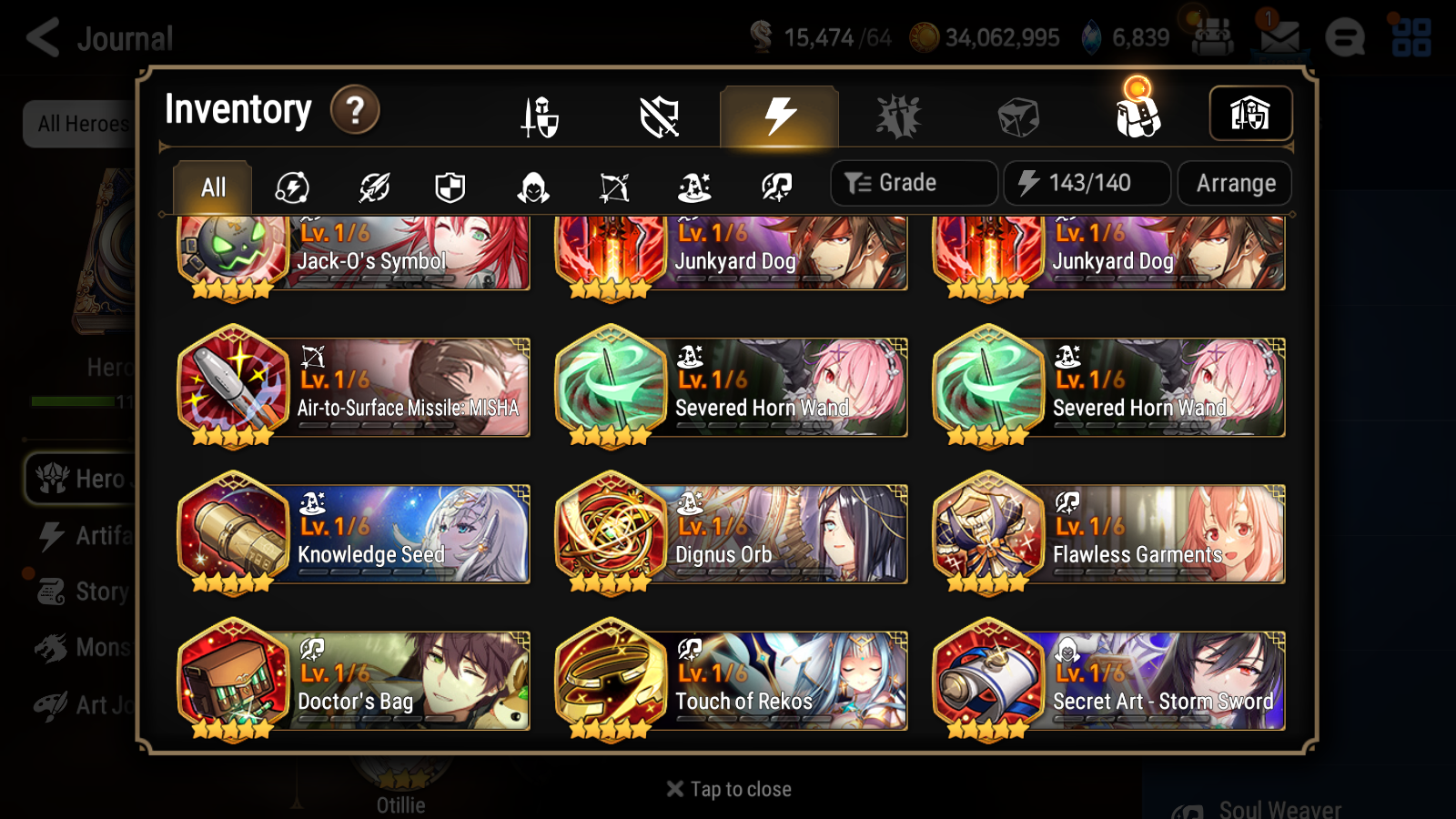Open the Grade sorting dropdown
This screenshot has height=819, width=1456.
tap(913, 183)
